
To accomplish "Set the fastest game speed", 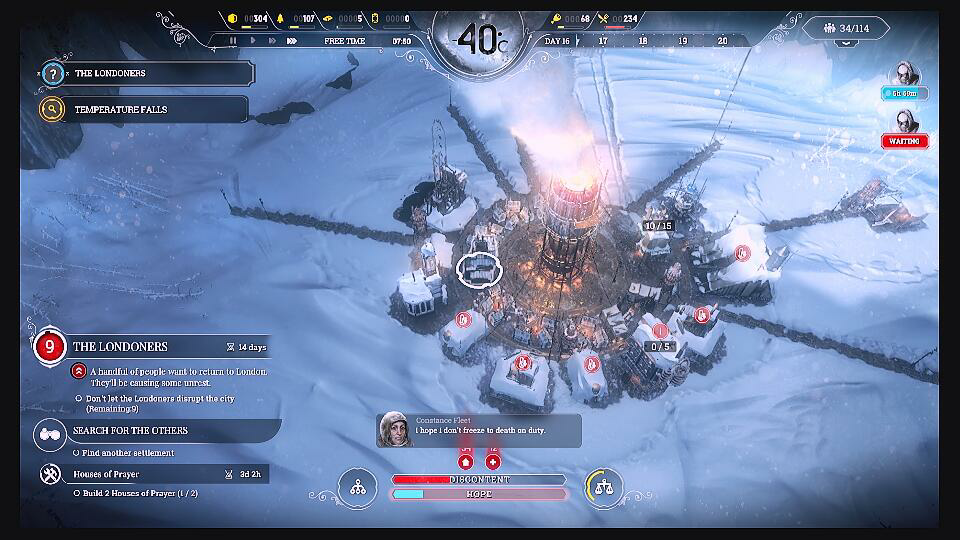I will (292, 41).
